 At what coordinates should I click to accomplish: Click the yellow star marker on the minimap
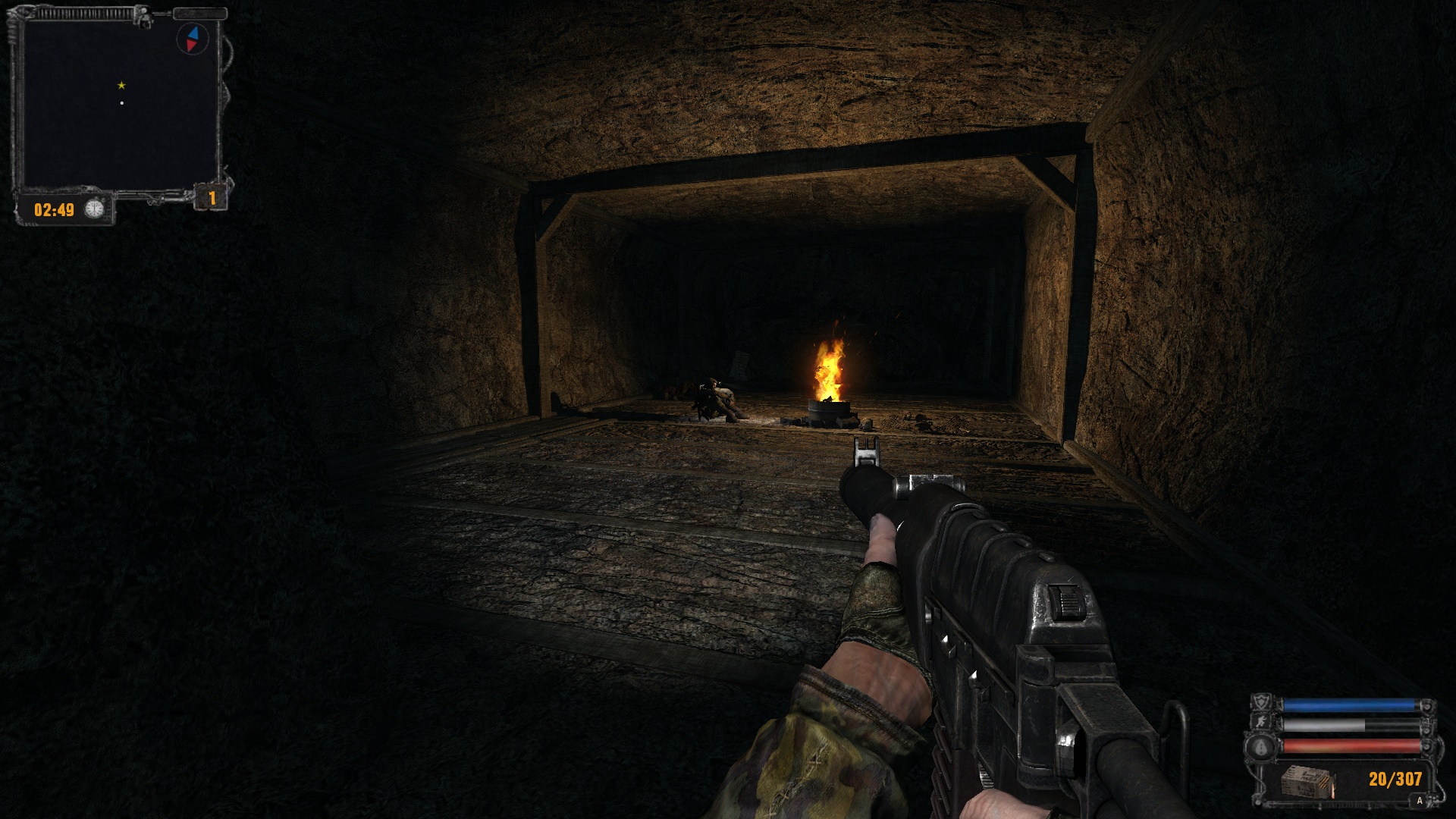tap(121, 86)
